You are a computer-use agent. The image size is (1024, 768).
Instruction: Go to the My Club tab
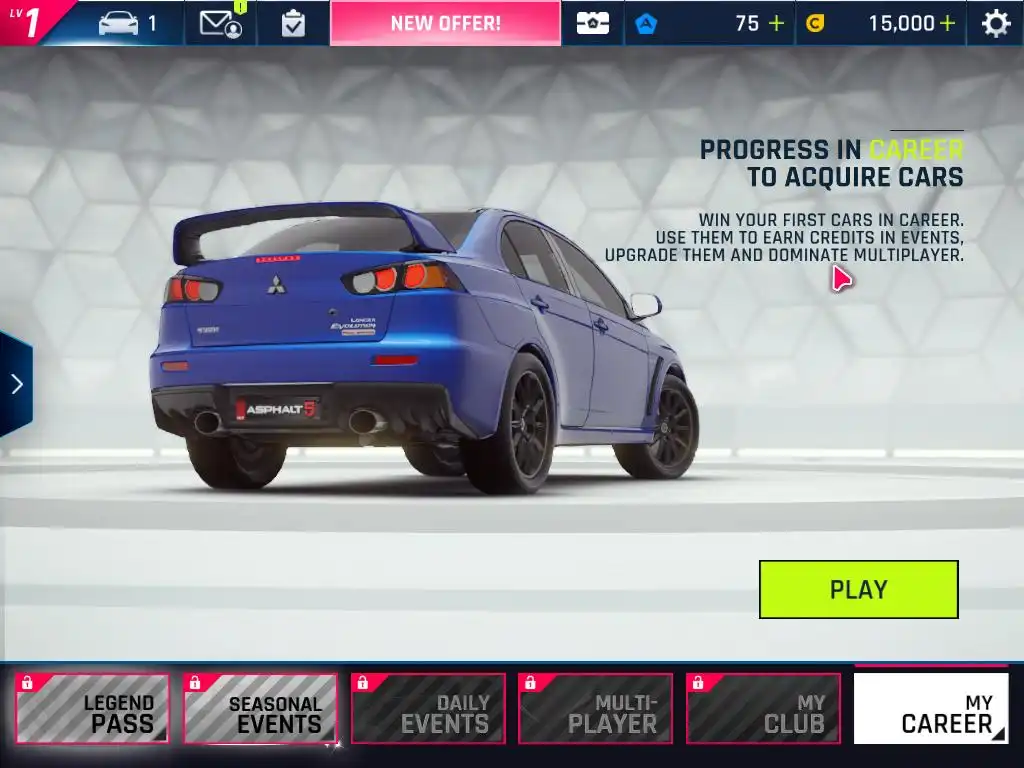[x=763, y=709]
